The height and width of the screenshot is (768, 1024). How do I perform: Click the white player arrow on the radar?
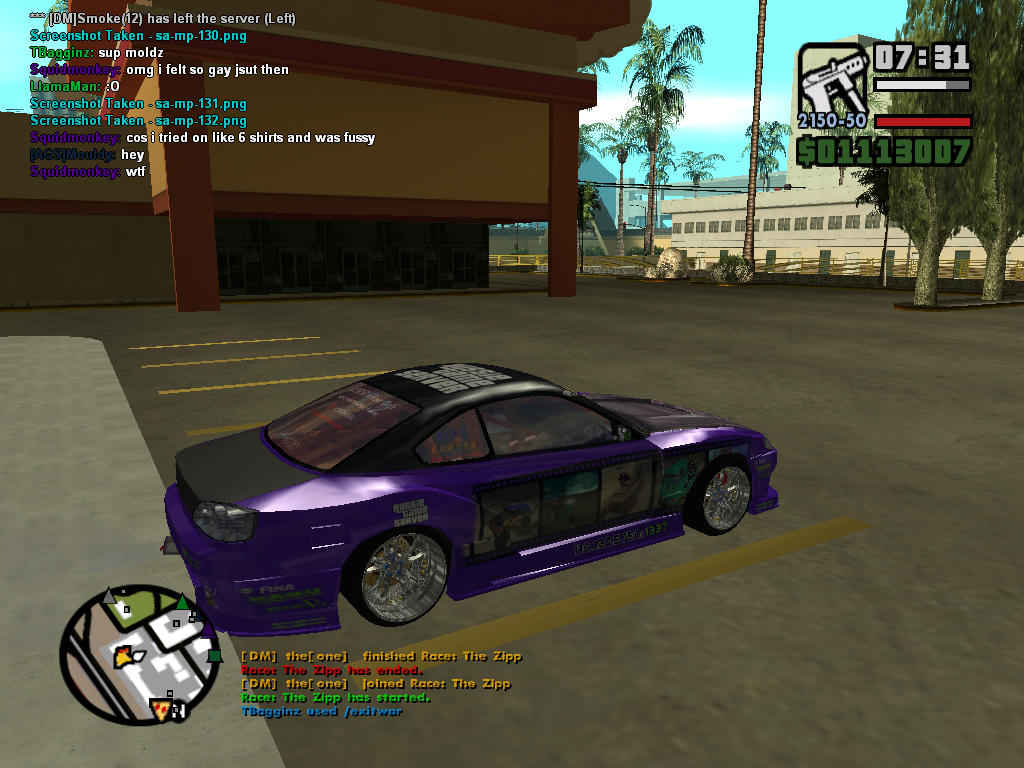(140, 655)
